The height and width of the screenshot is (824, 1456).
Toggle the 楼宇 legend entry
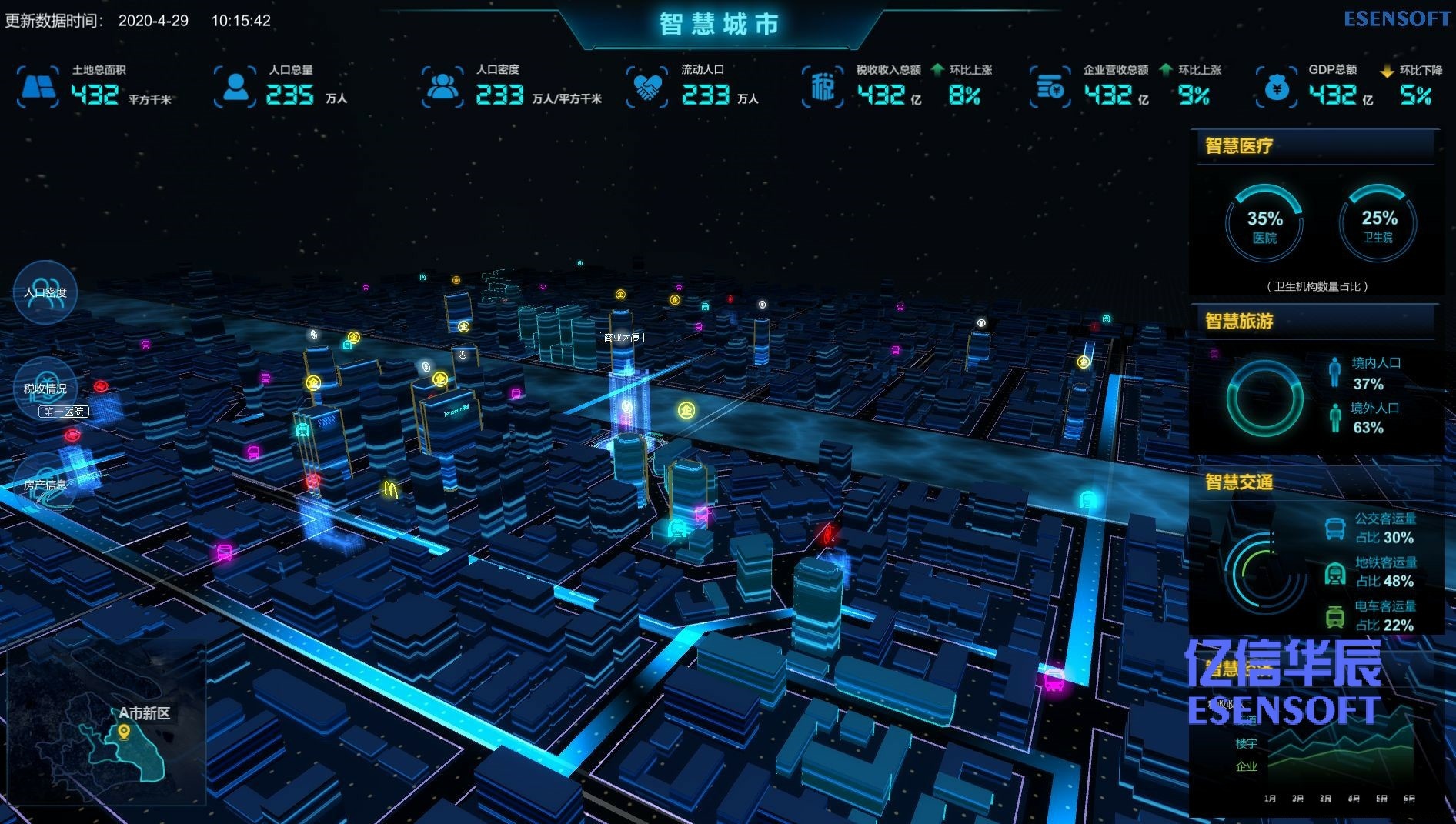pyautogui.click(x=1247, y=743)
